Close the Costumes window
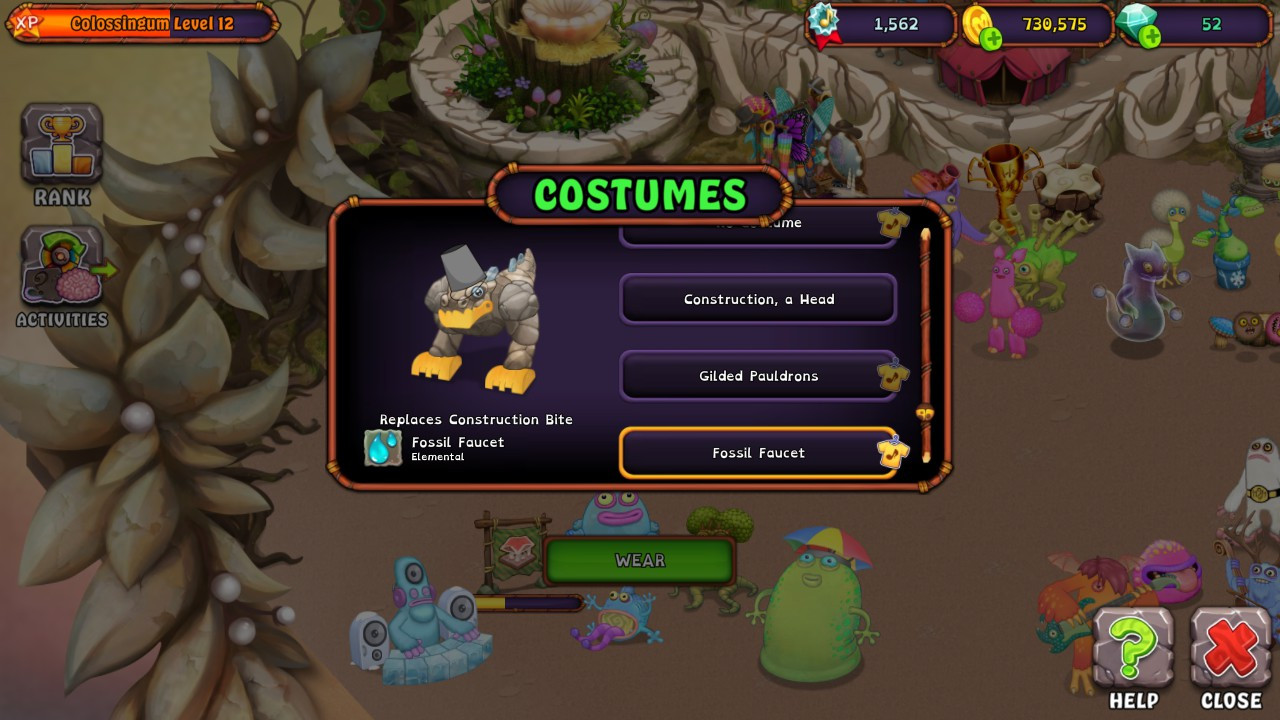Image resolution: width=1280 pixels, height=720 pixels. tap(1231, 648)
